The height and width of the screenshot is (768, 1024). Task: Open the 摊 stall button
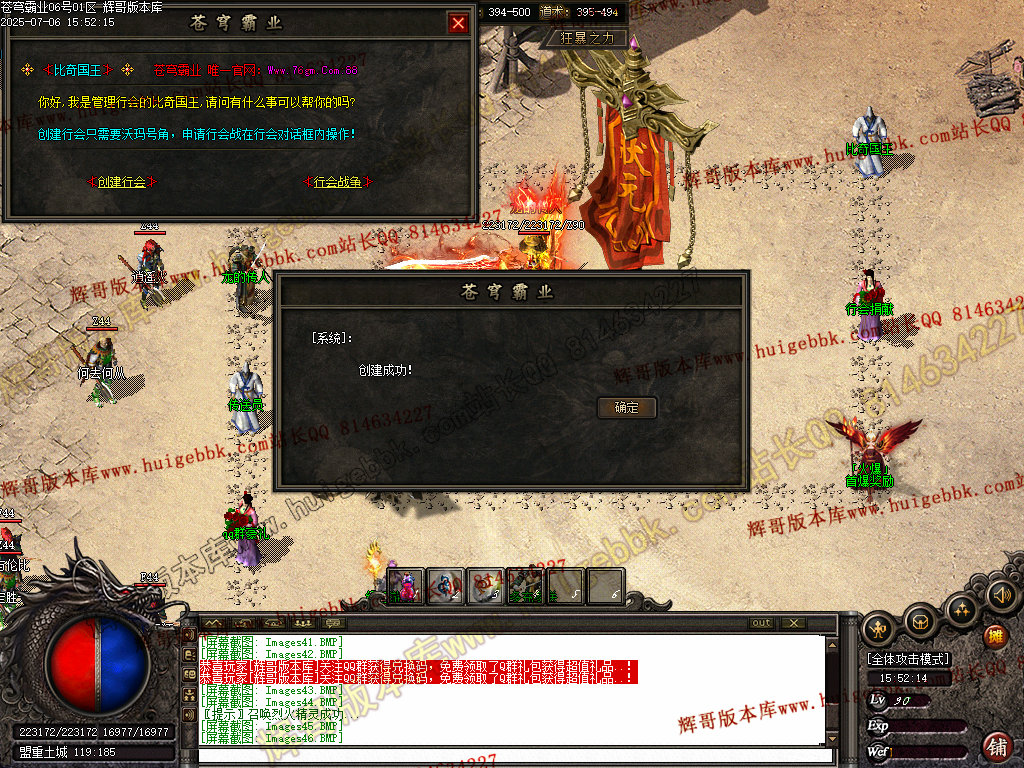pyautogui.click(x=995, y=636)
